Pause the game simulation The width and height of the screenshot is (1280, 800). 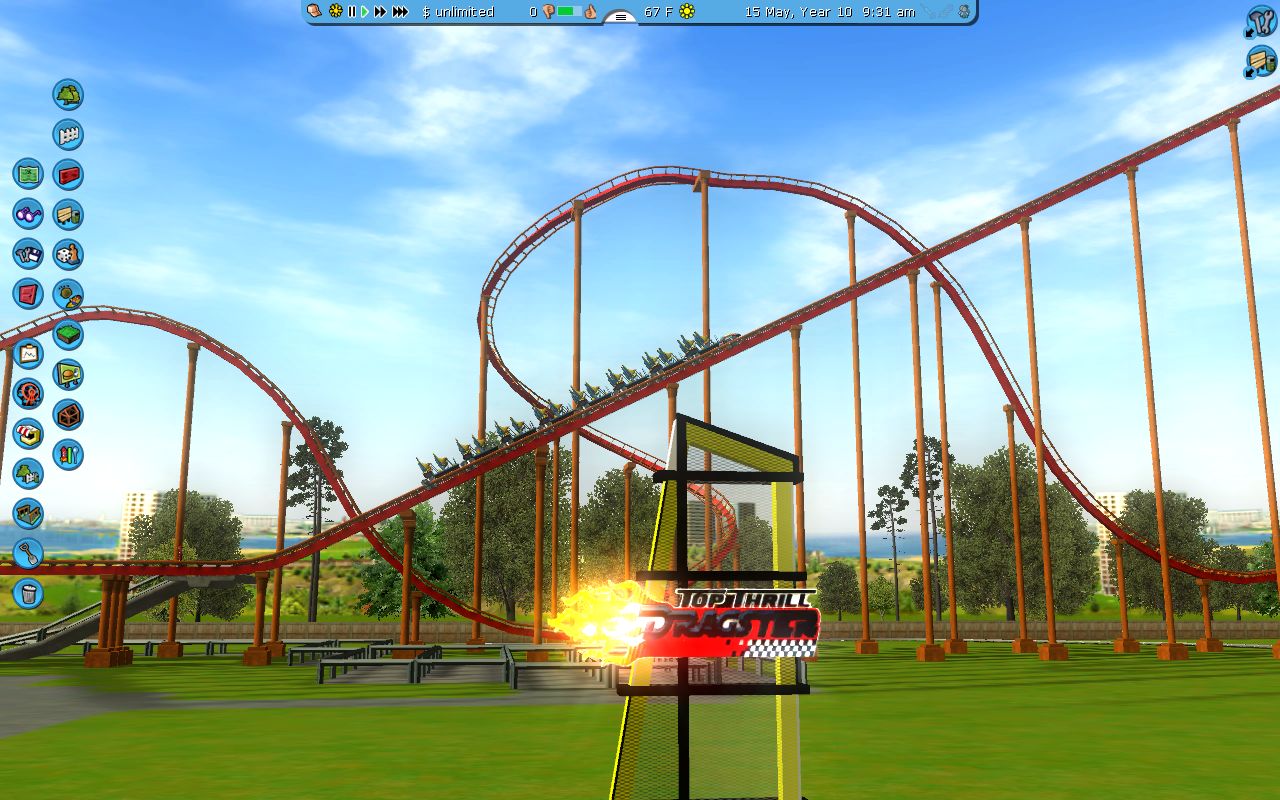351,12
